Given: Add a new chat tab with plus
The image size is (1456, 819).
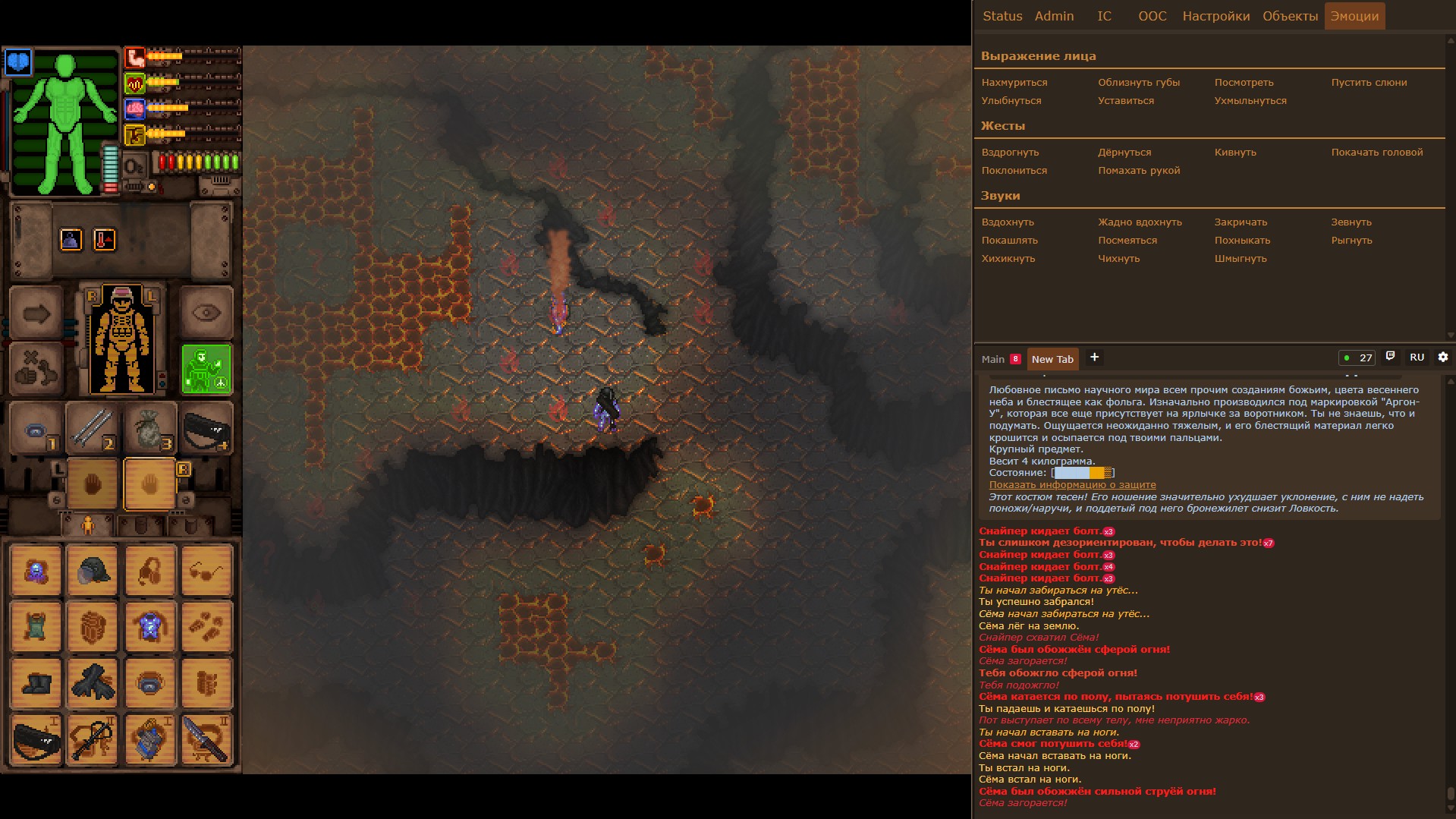Looking at the screenshot, I should pyautogui.click(x=1093, y=358).
